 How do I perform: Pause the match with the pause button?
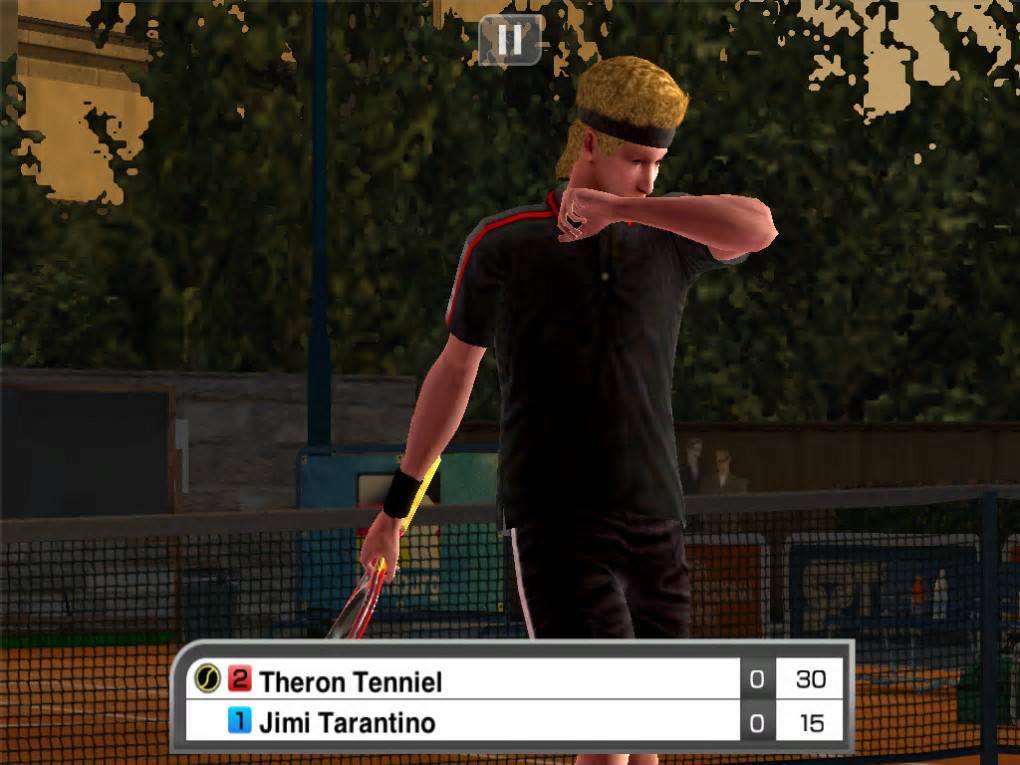point(510,40)
